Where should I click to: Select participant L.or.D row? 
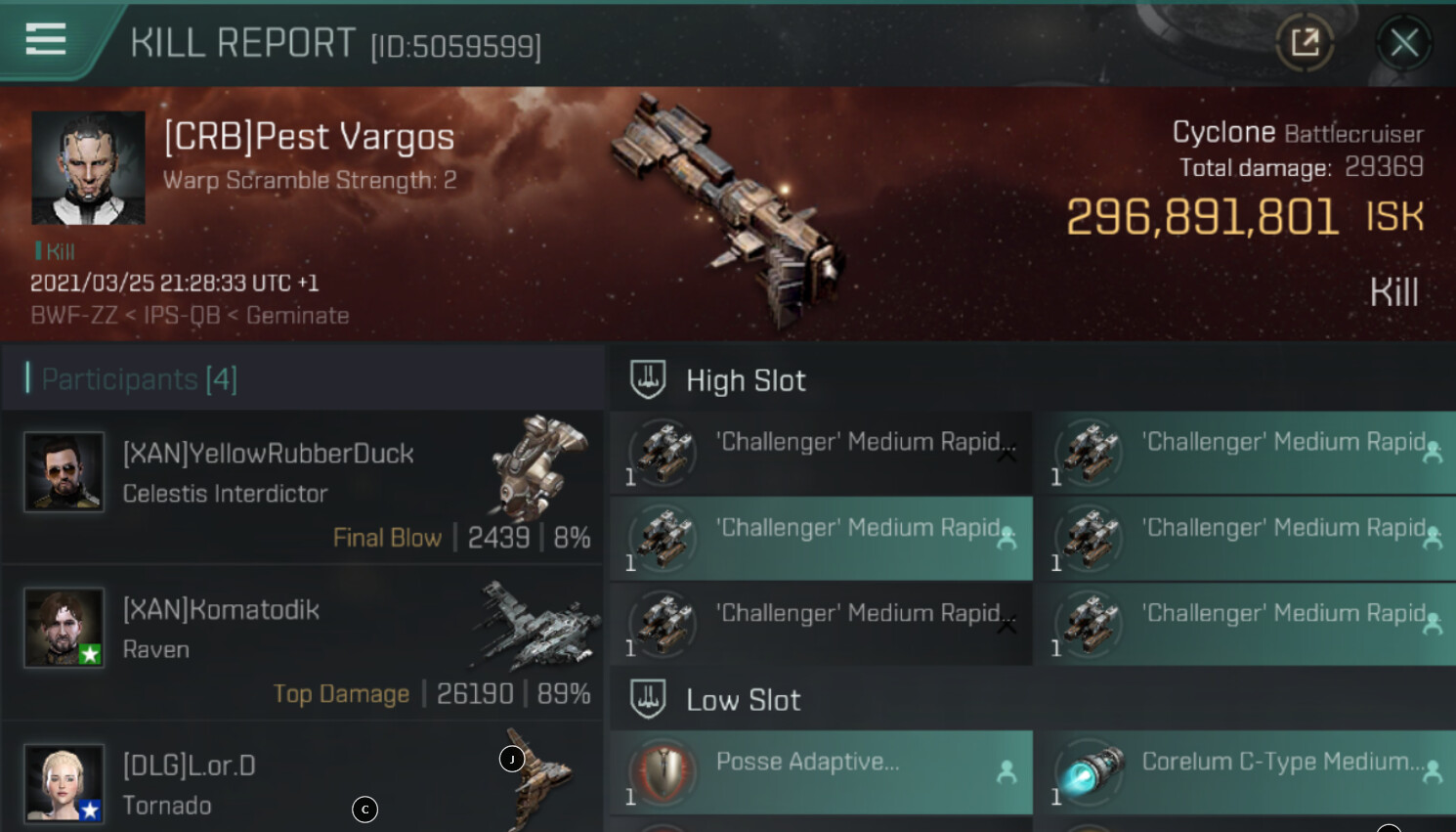[303, 782]
